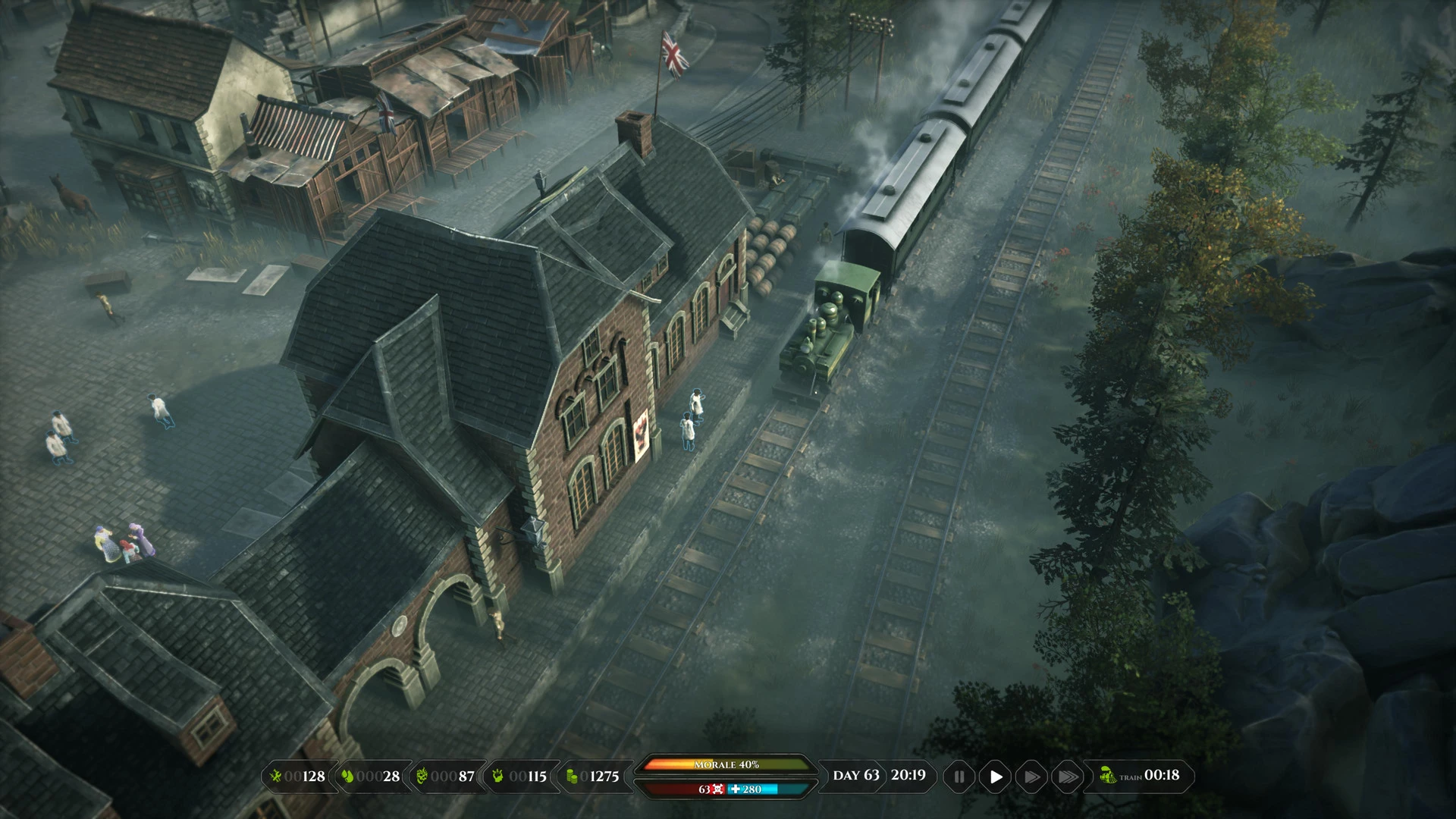Select the triple fast-forward speed
Screen dimensions: 1456x819
pyautogui.click(x=1068, y=777)
